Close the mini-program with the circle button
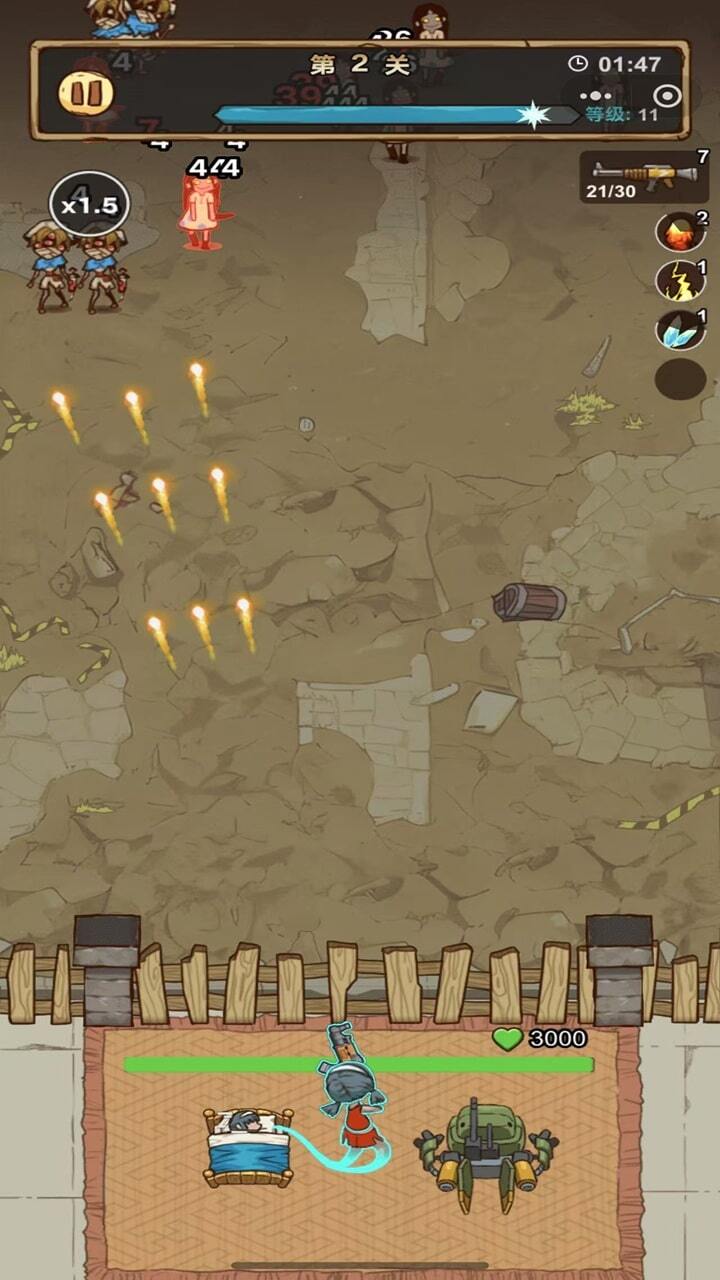Screen dimensions: 720x1280 pyautogui.click(x=667, y=96)
